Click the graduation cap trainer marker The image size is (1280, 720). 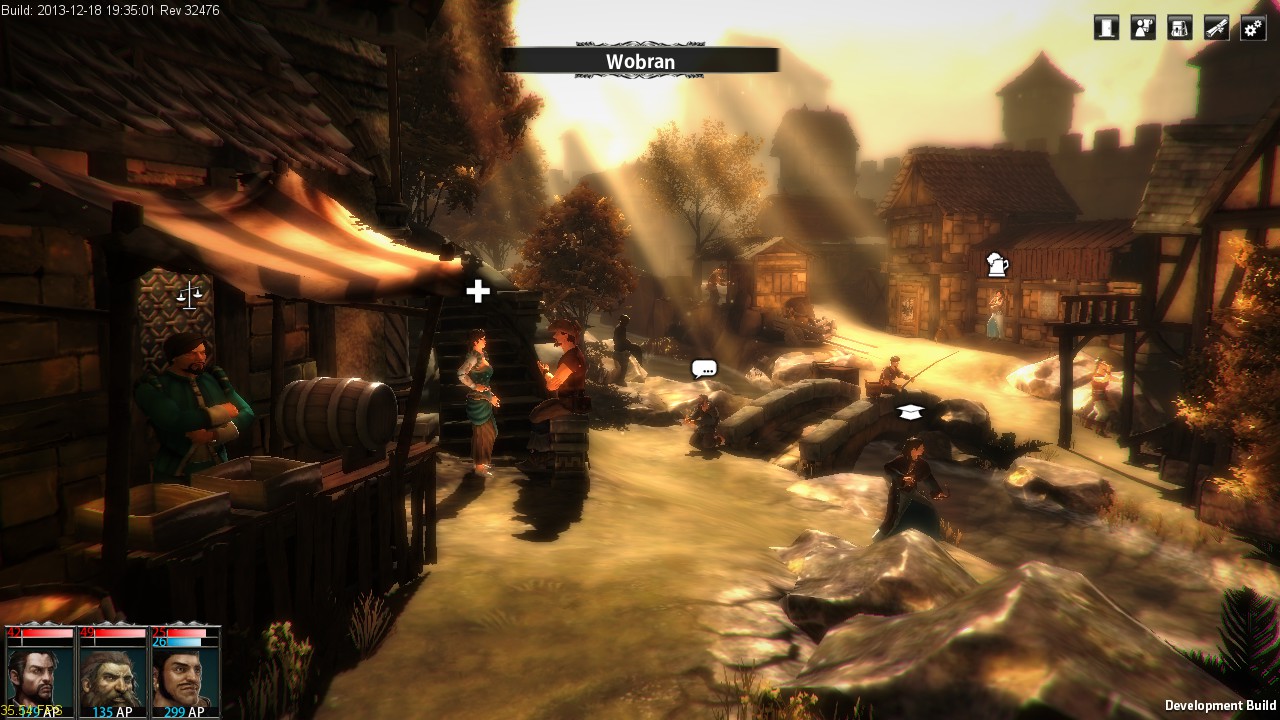(909, 411)
